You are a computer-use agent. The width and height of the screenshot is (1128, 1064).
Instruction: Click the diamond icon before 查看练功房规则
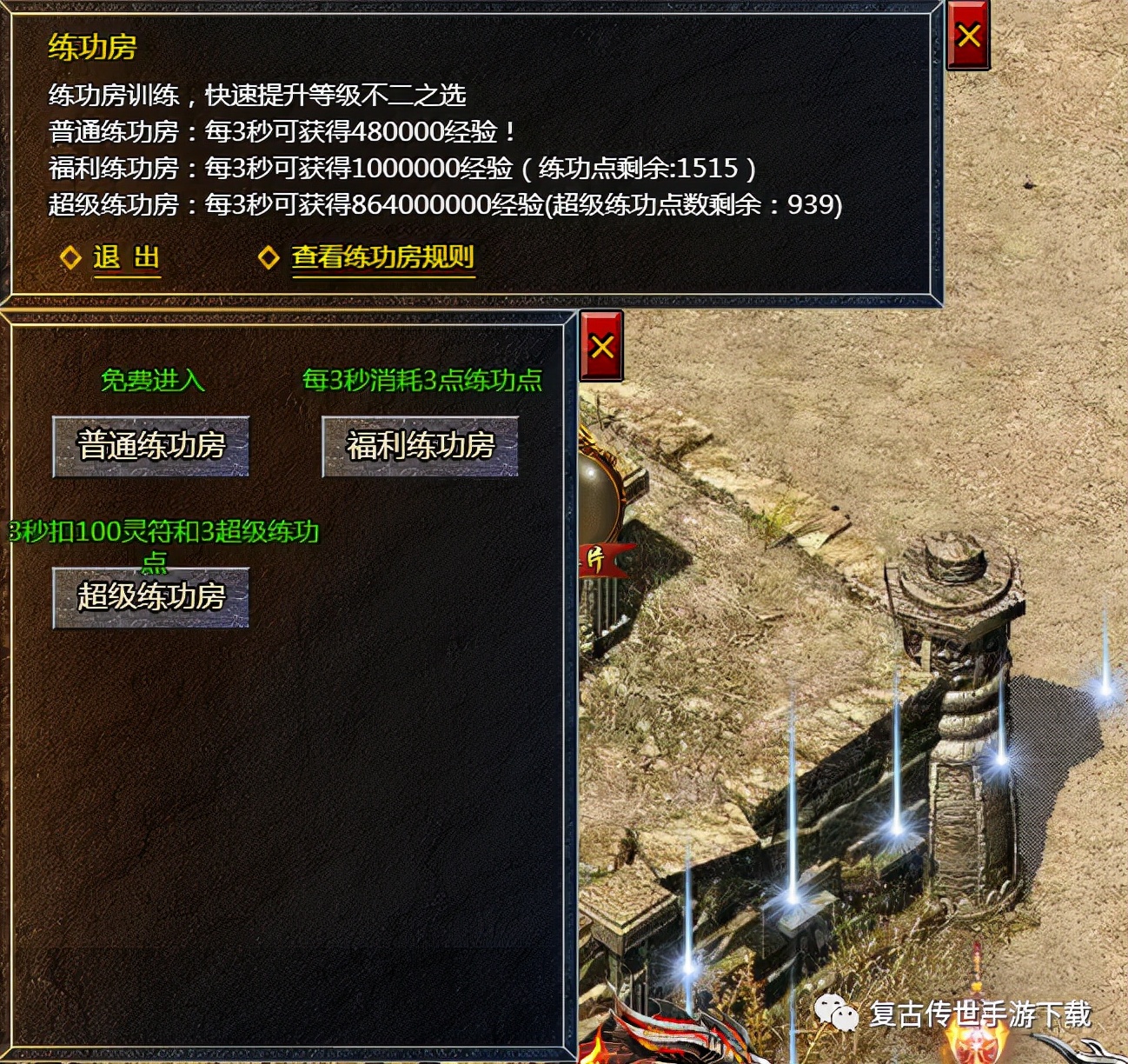click(x=270, y=256)
